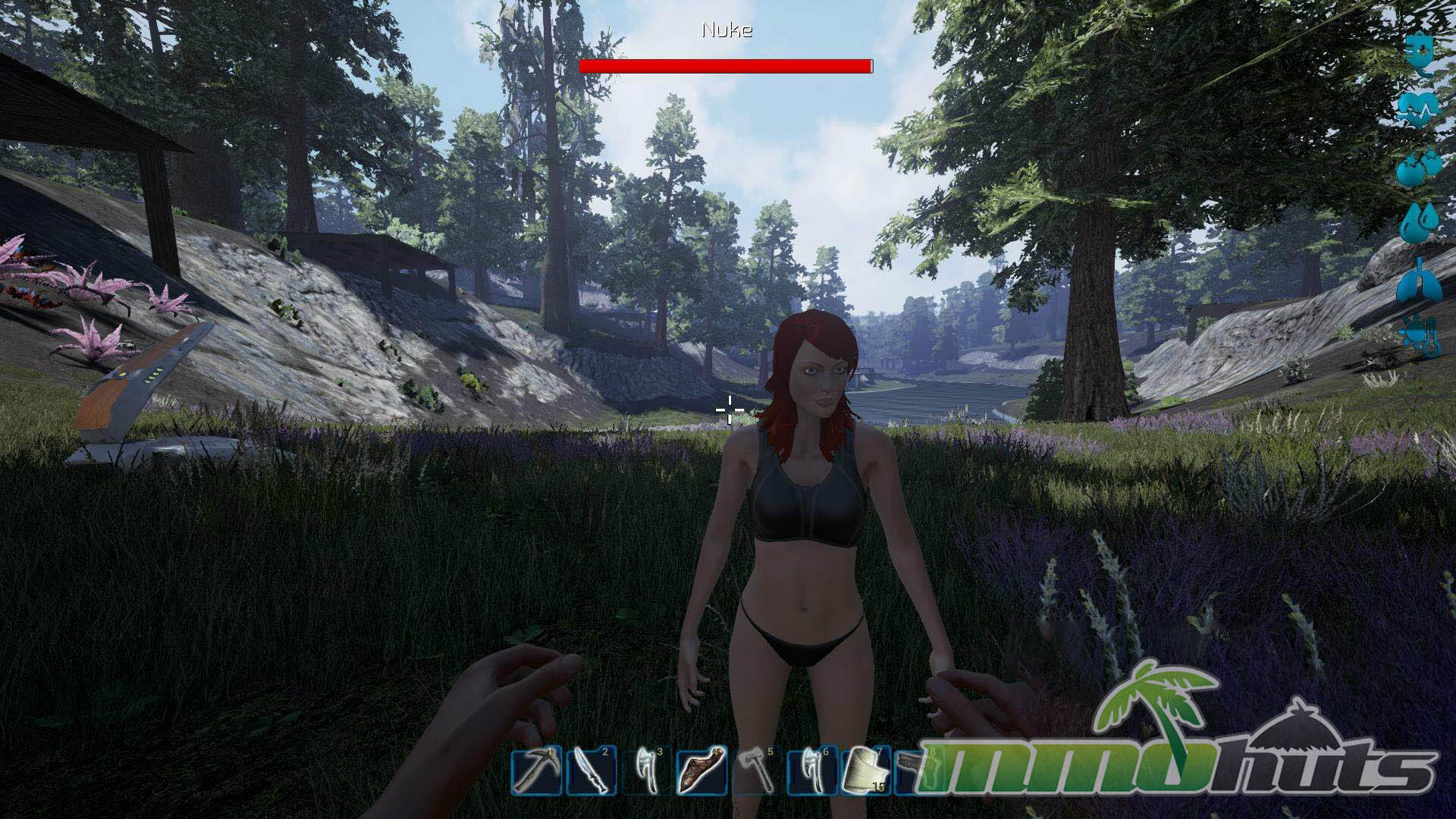This screenshot has height=819, width=1456.
Task: Choose the battle axe in slot 3
Action: (x=646, y=771)
